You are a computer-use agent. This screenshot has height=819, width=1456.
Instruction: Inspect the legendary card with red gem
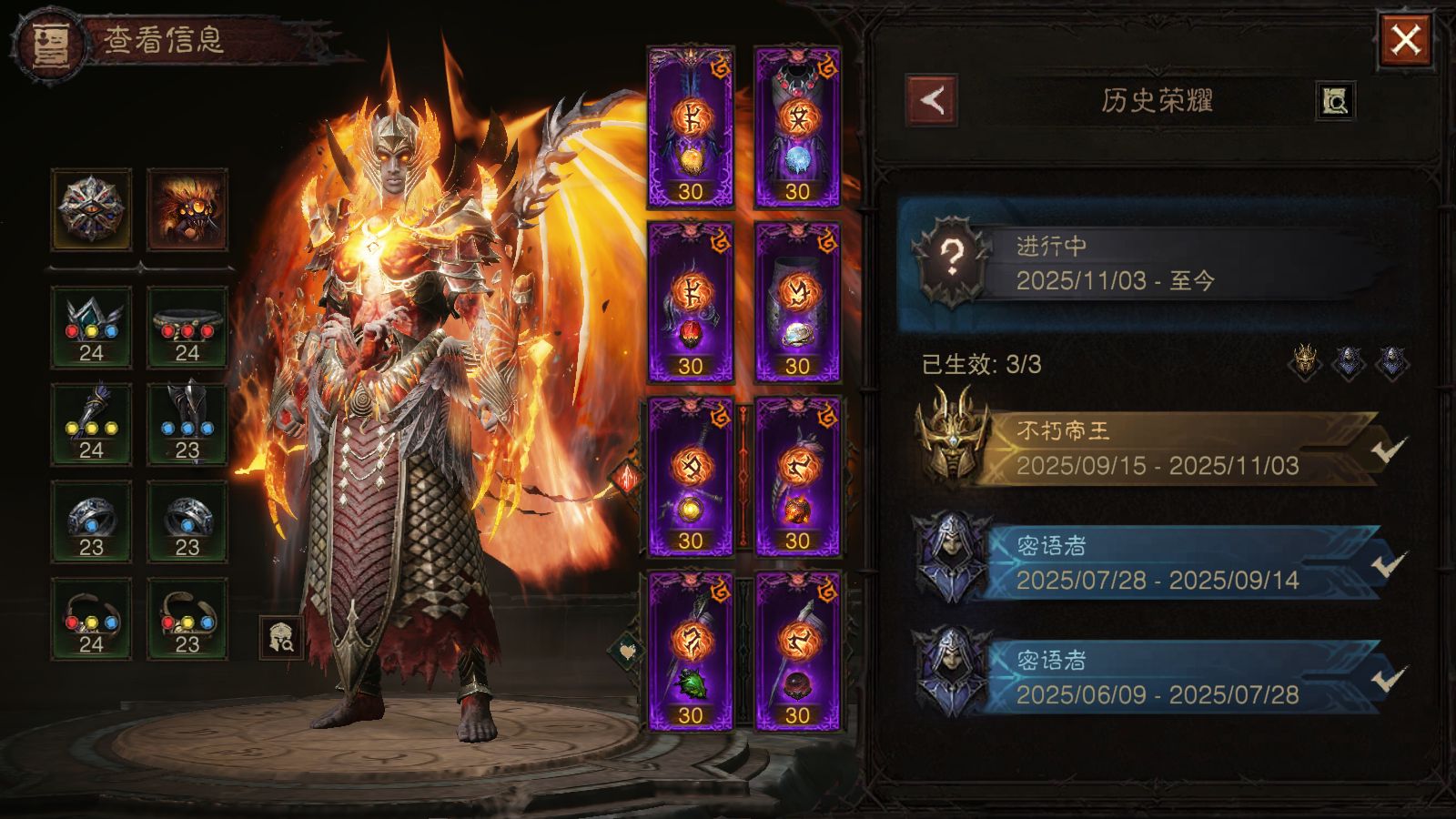click(x=691, y=302)
